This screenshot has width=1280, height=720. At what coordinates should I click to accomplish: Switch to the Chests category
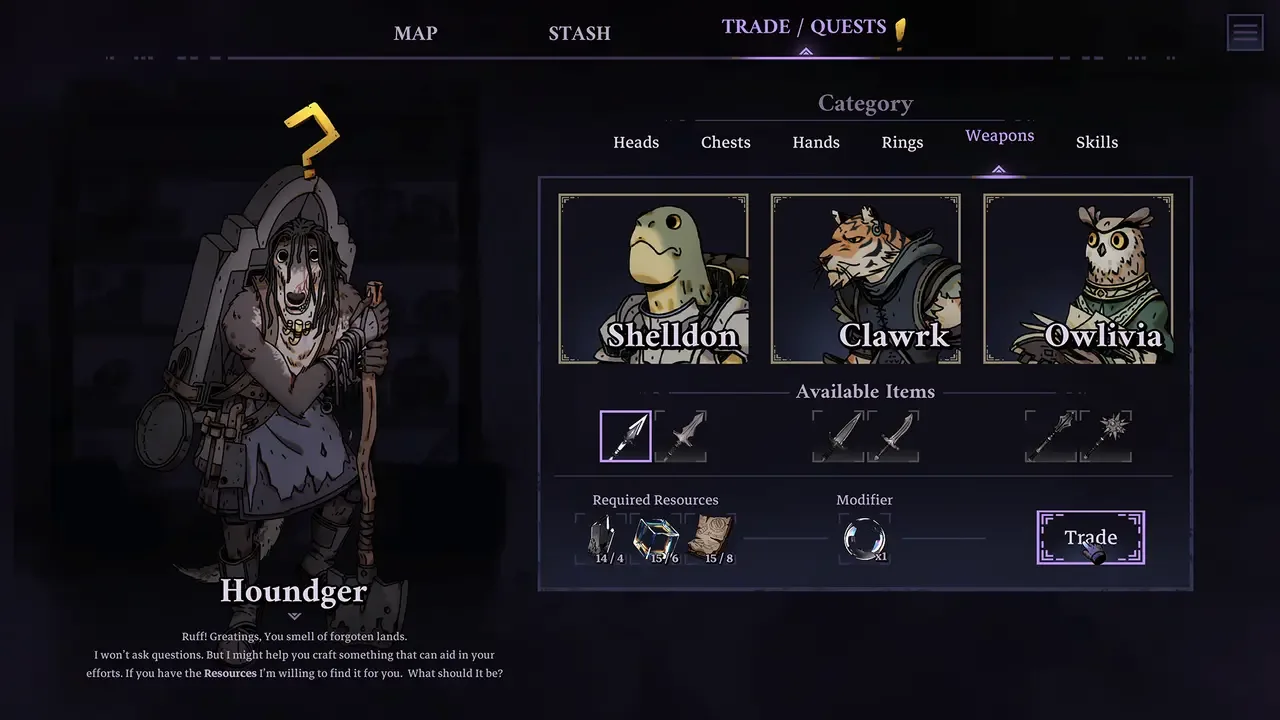[726, 142]
